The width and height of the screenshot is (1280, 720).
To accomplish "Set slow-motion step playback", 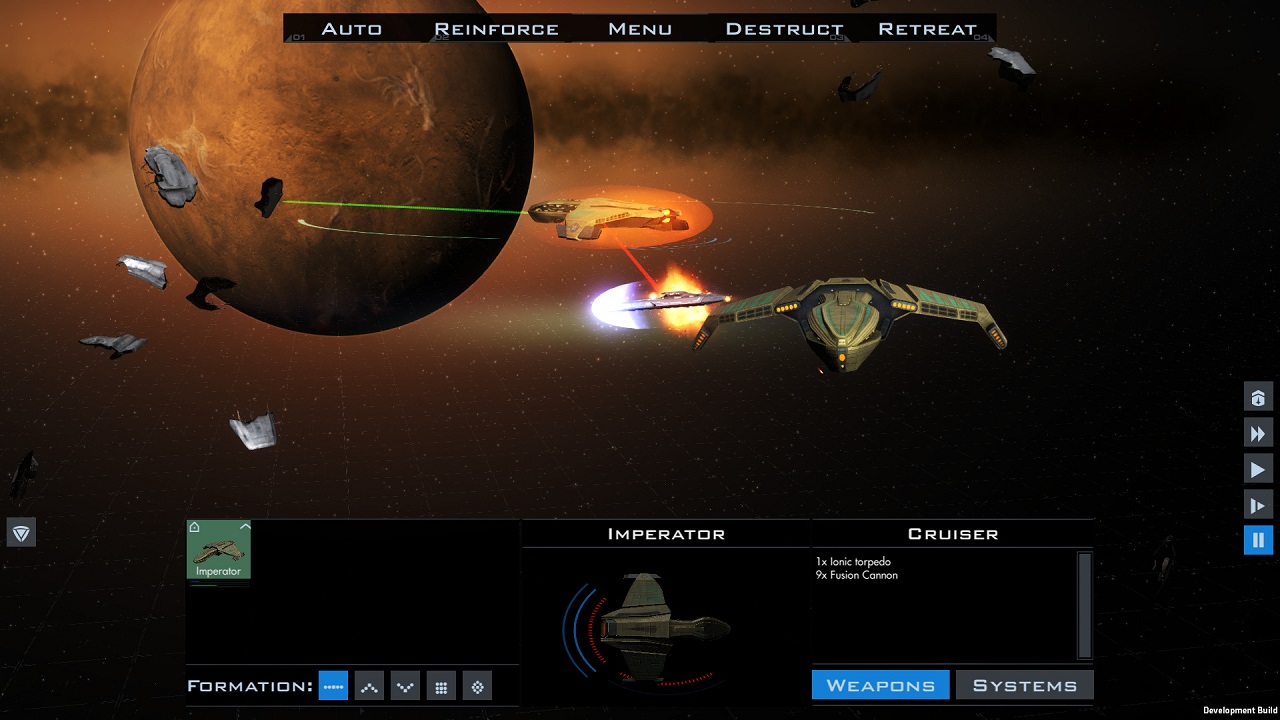I will tap(1258, 505).
